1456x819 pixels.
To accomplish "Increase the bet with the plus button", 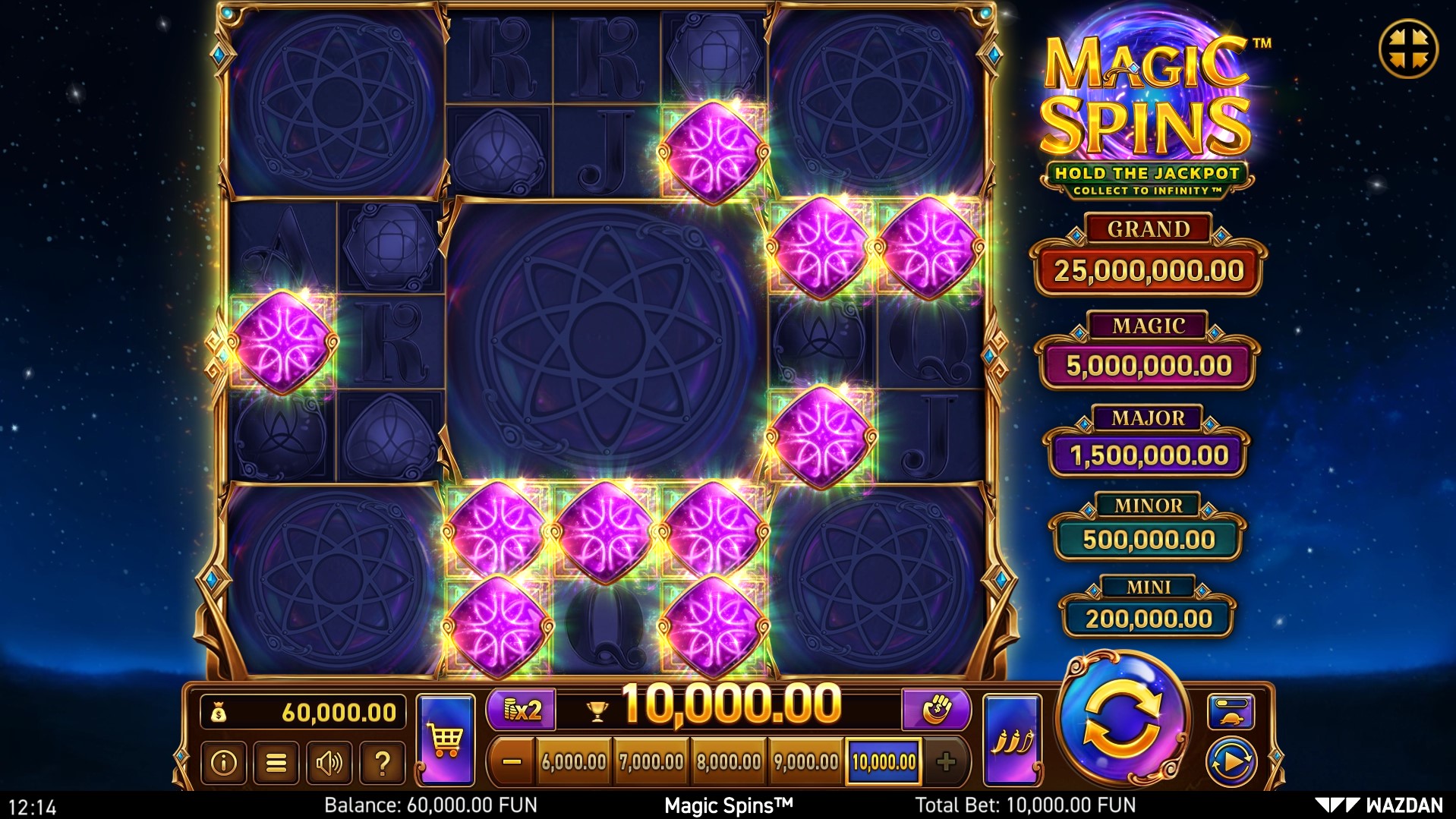I will pyautogui.click(x=945, y=761).
